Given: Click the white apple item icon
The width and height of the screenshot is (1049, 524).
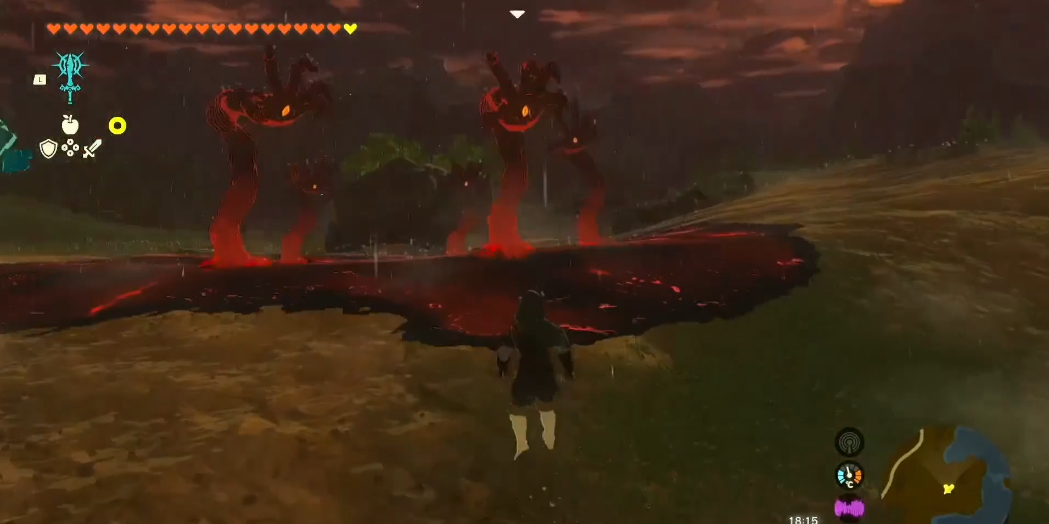Looking at the screenshot, I should tap(70, 125).
